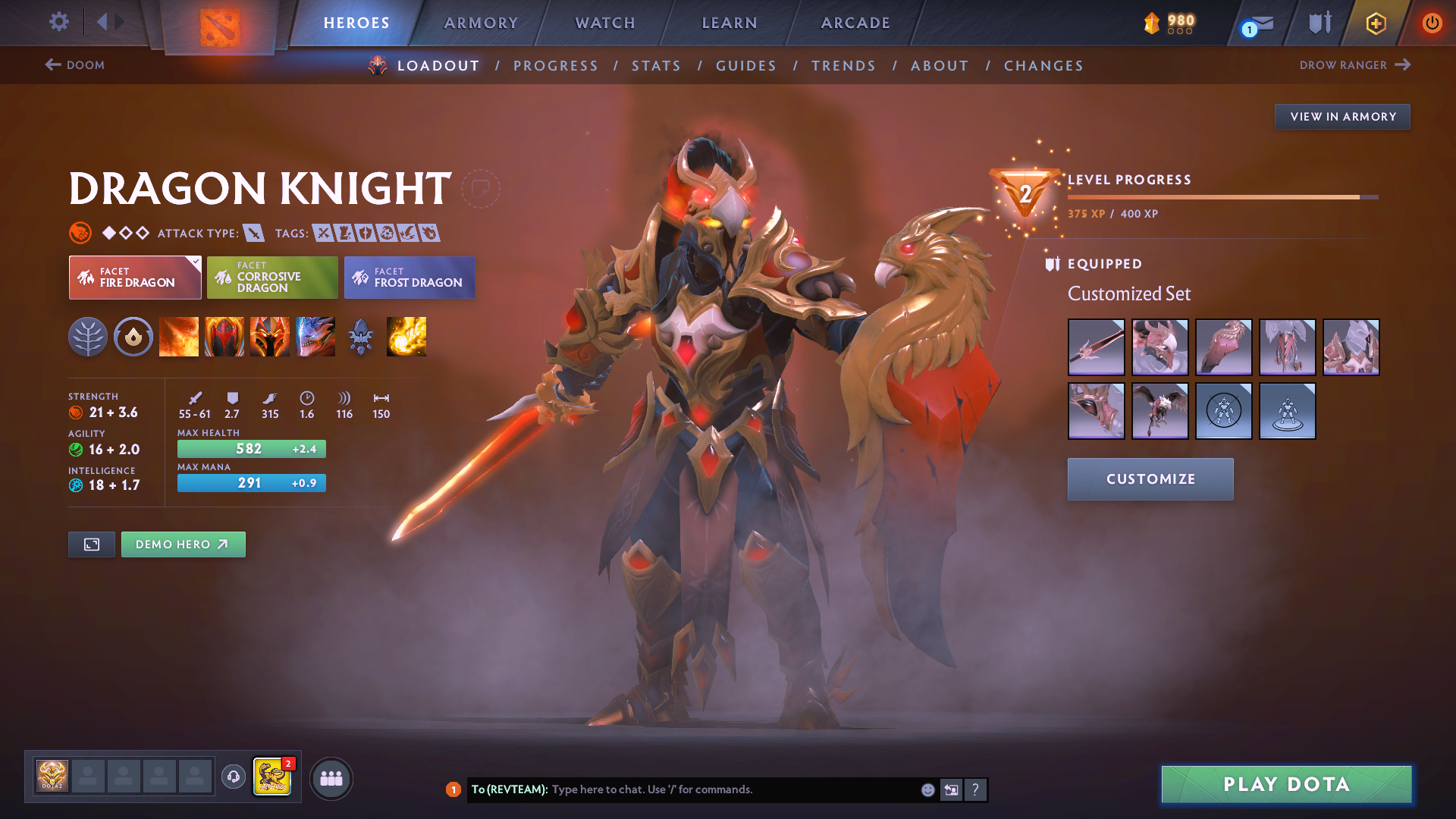Click the Aghanim's Shard ability icon
This screenshot has width=1456, height=819.
click(361, 337)
